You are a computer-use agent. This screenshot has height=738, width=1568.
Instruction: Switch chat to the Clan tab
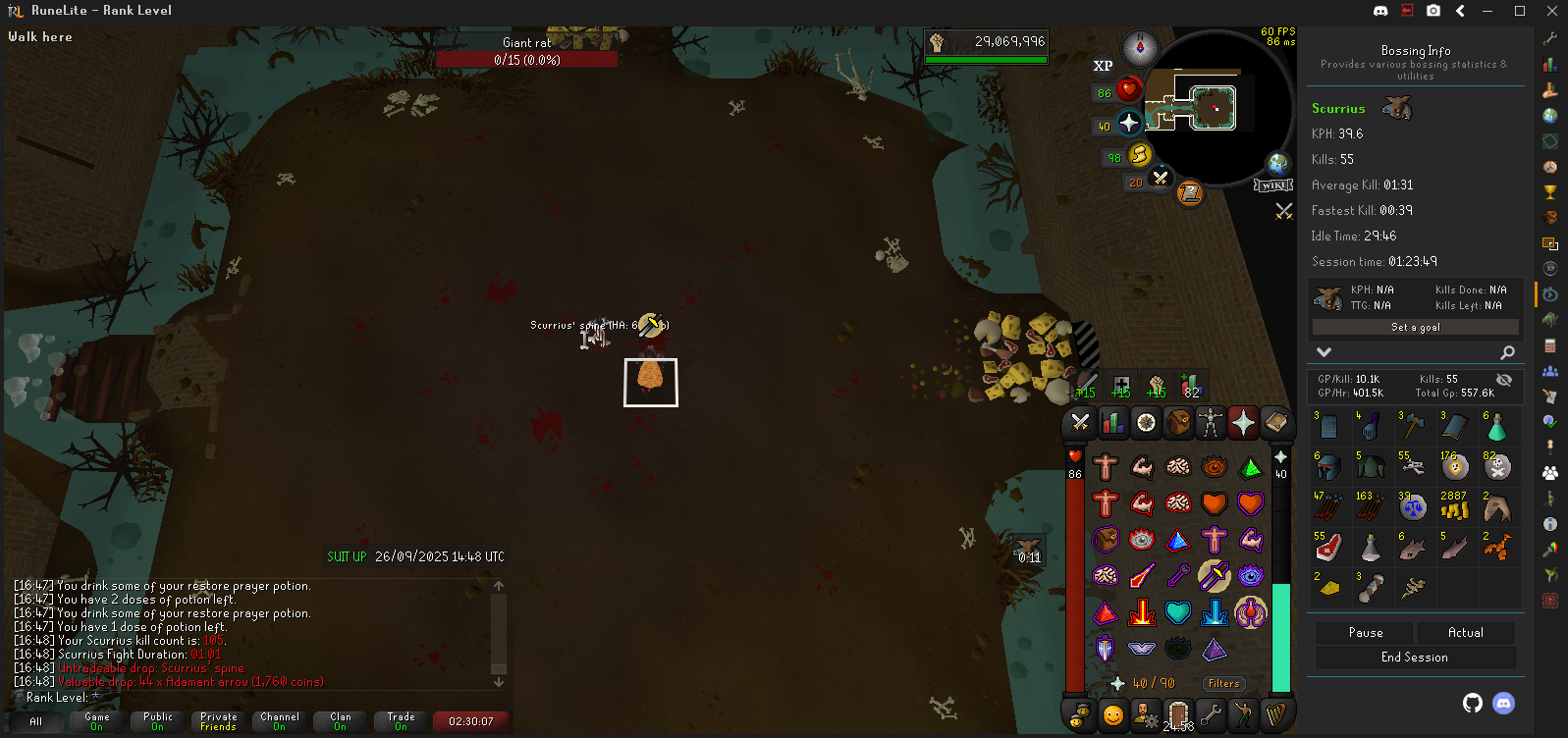tap(340, 721)
